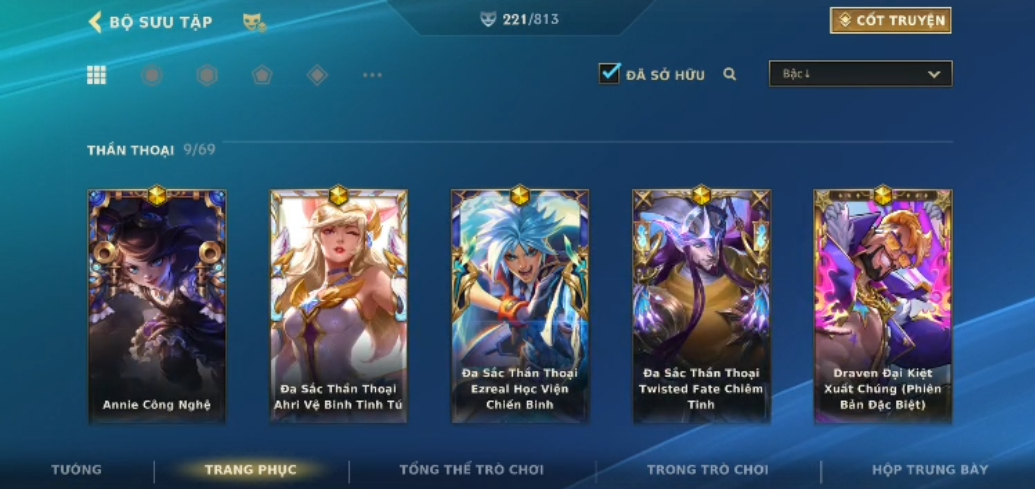The image size is (1035, 489).
Task: Select the white grid all-skins filter
Action: (96, 75)
